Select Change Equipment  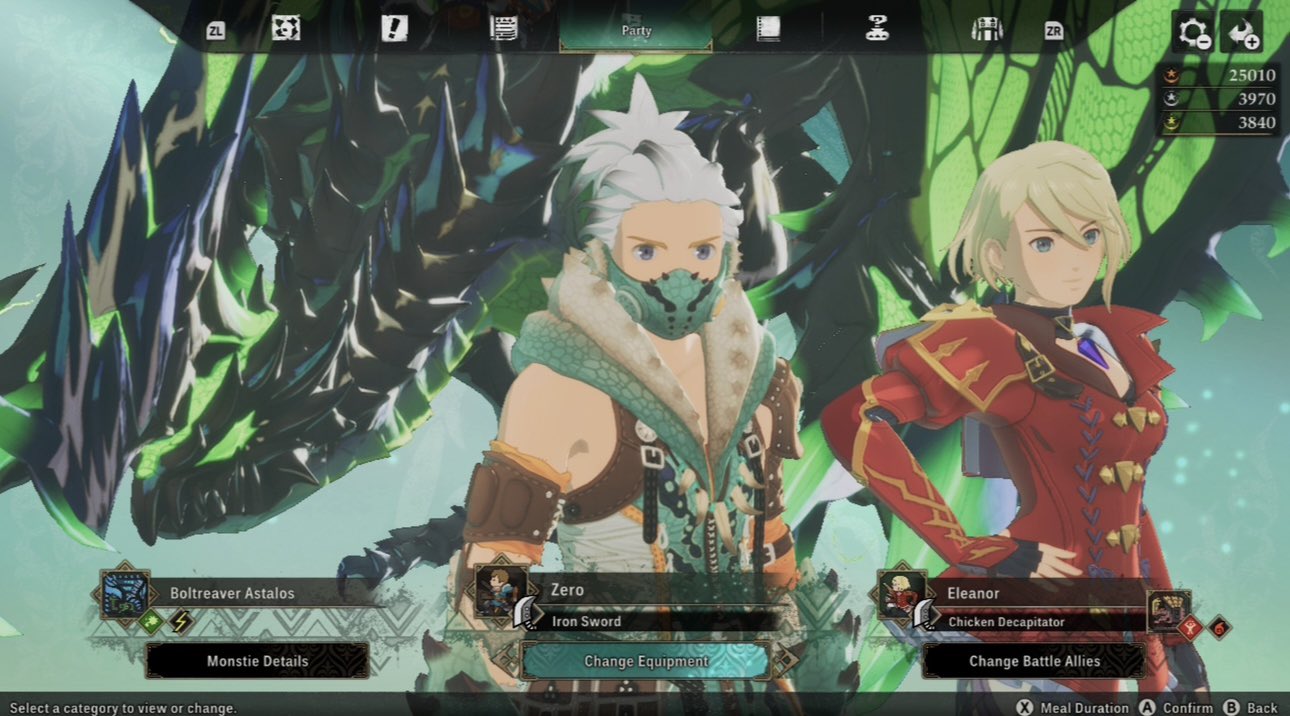[x=646, y=661]
